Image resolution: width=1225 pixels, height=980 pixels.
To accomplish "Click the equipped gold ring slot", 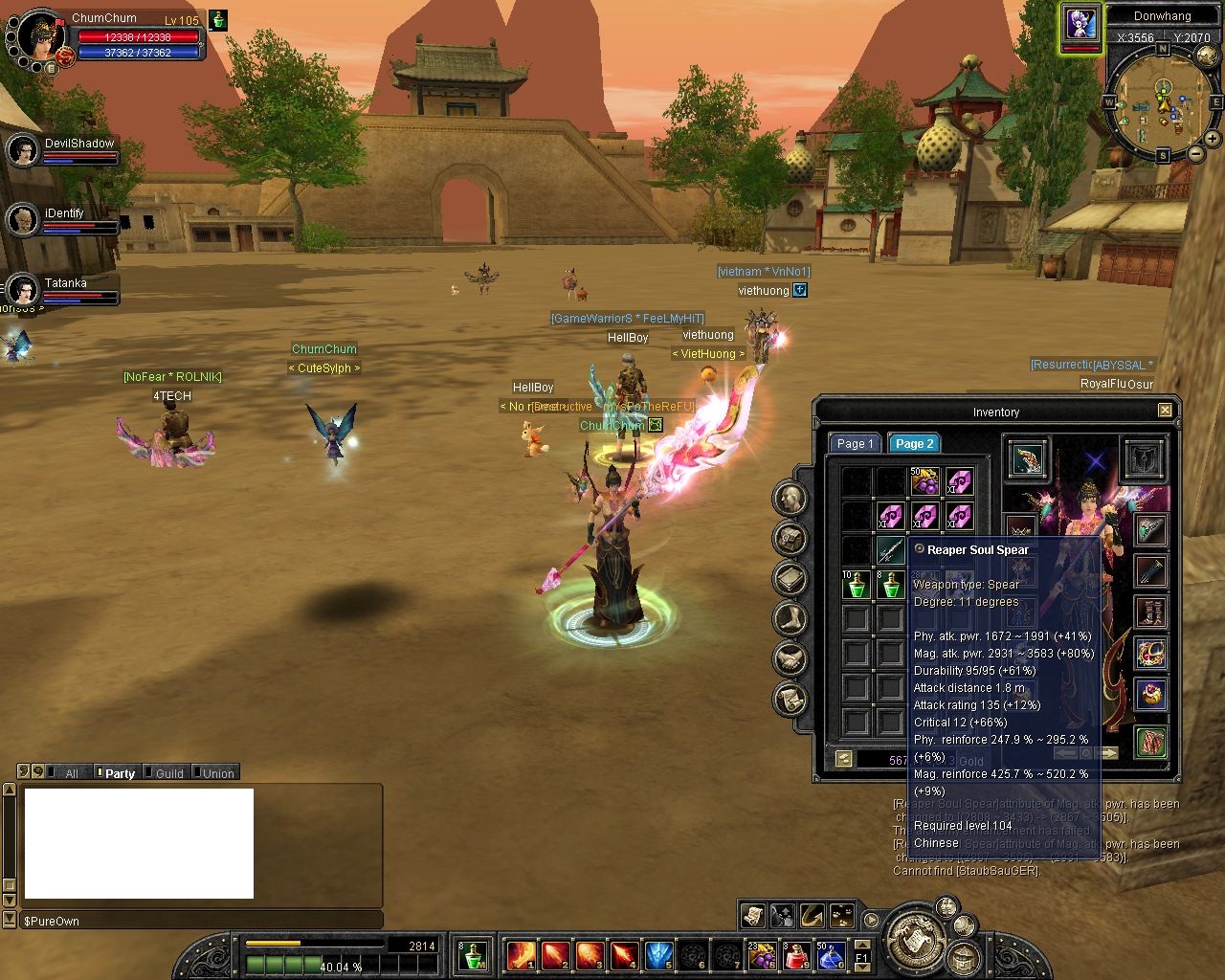I will pos(1150,655).
